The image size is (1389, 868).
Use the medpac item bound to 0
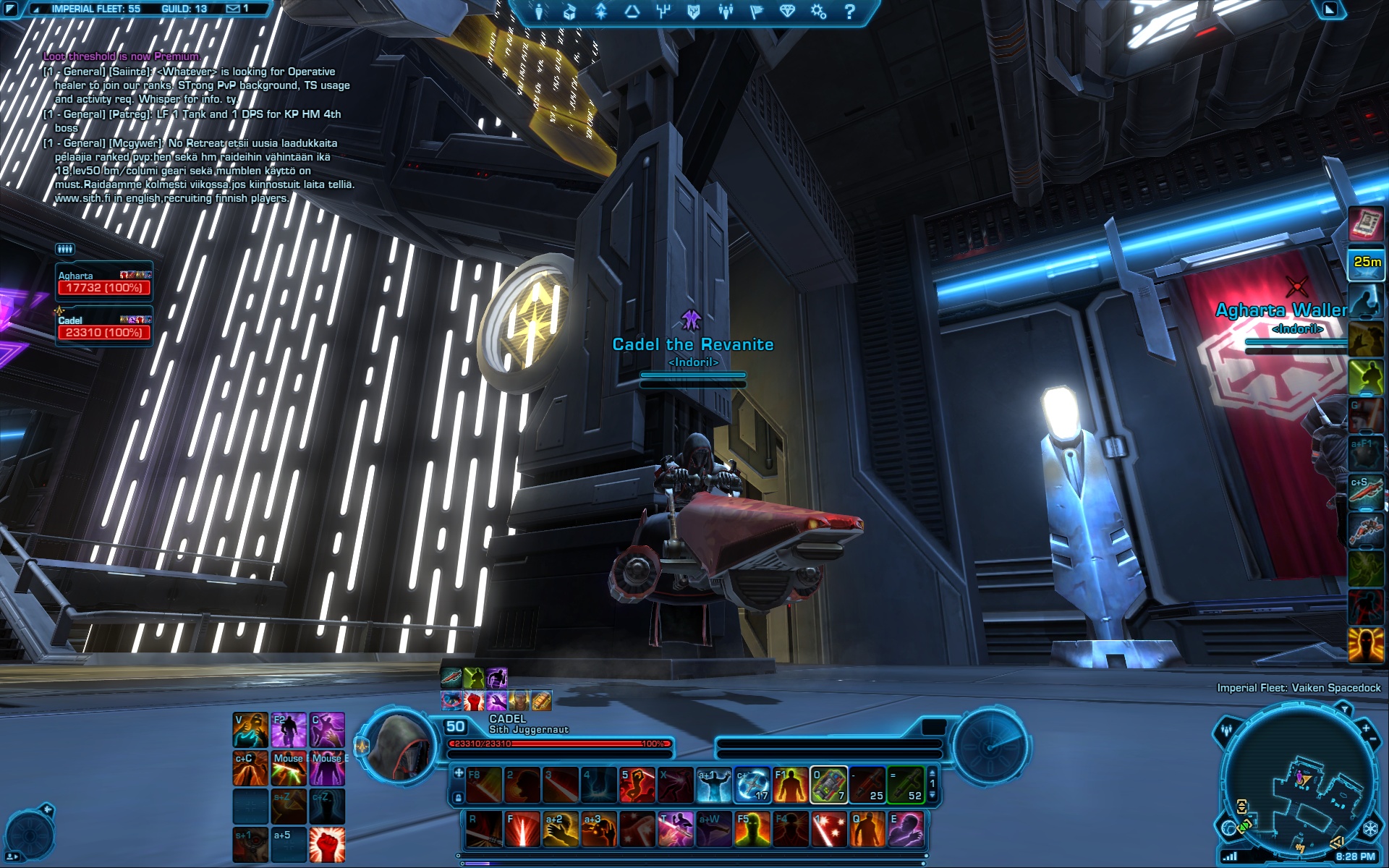[828, 785]
